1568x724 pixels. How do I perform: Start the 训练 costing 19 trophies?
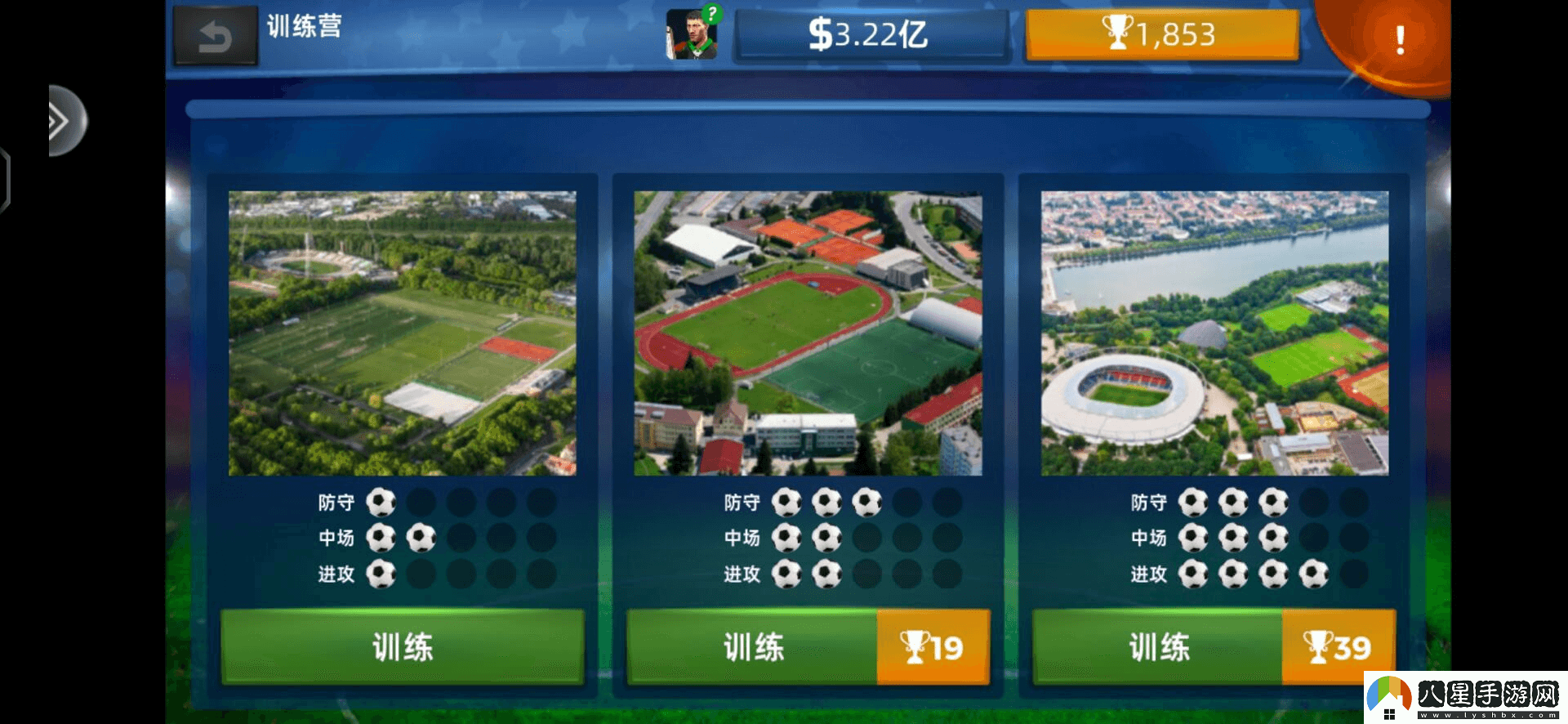coord(808,646)
